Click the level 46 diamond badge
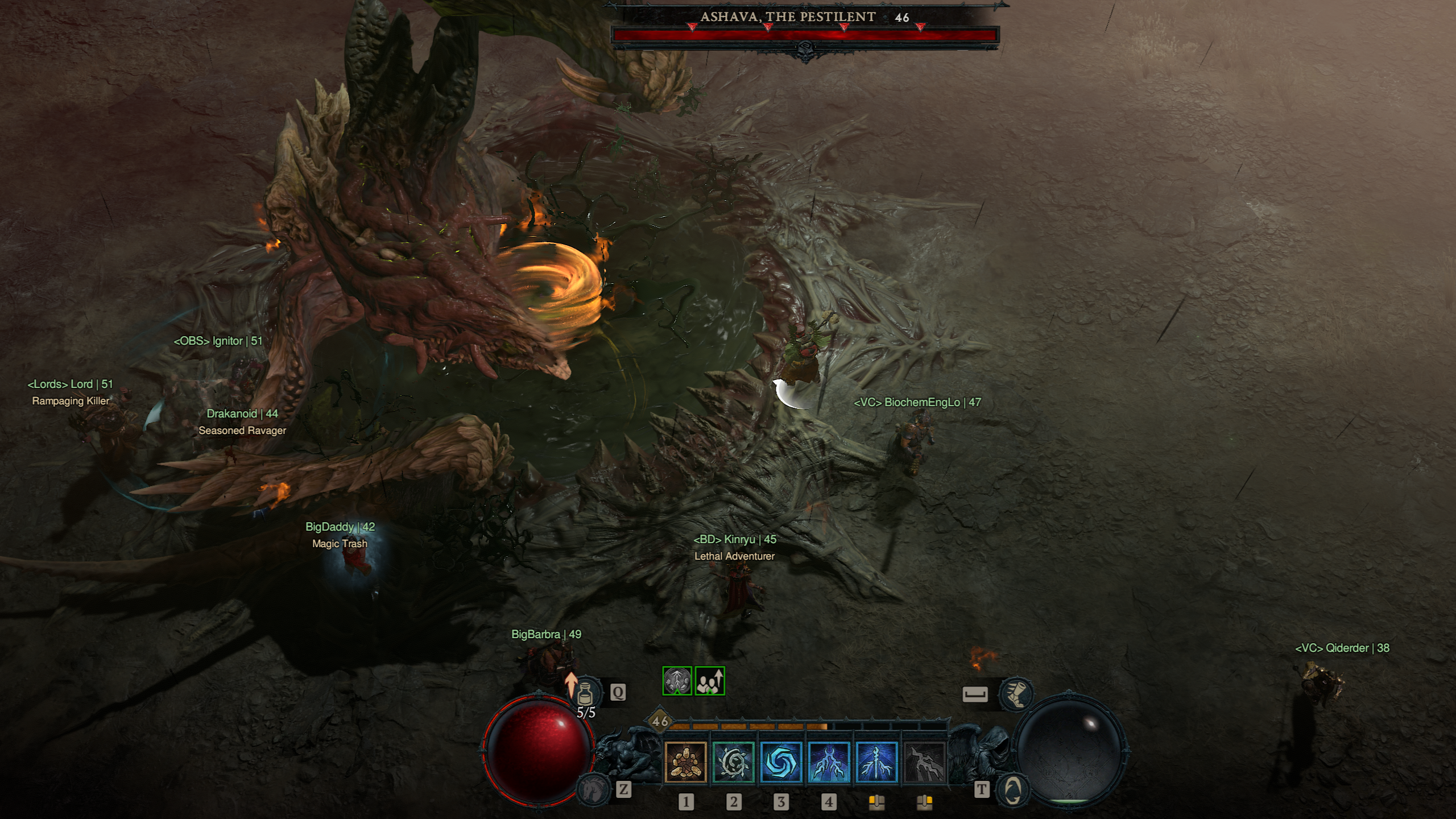Viewport: 1456px width, 819px height. point(660,721)
